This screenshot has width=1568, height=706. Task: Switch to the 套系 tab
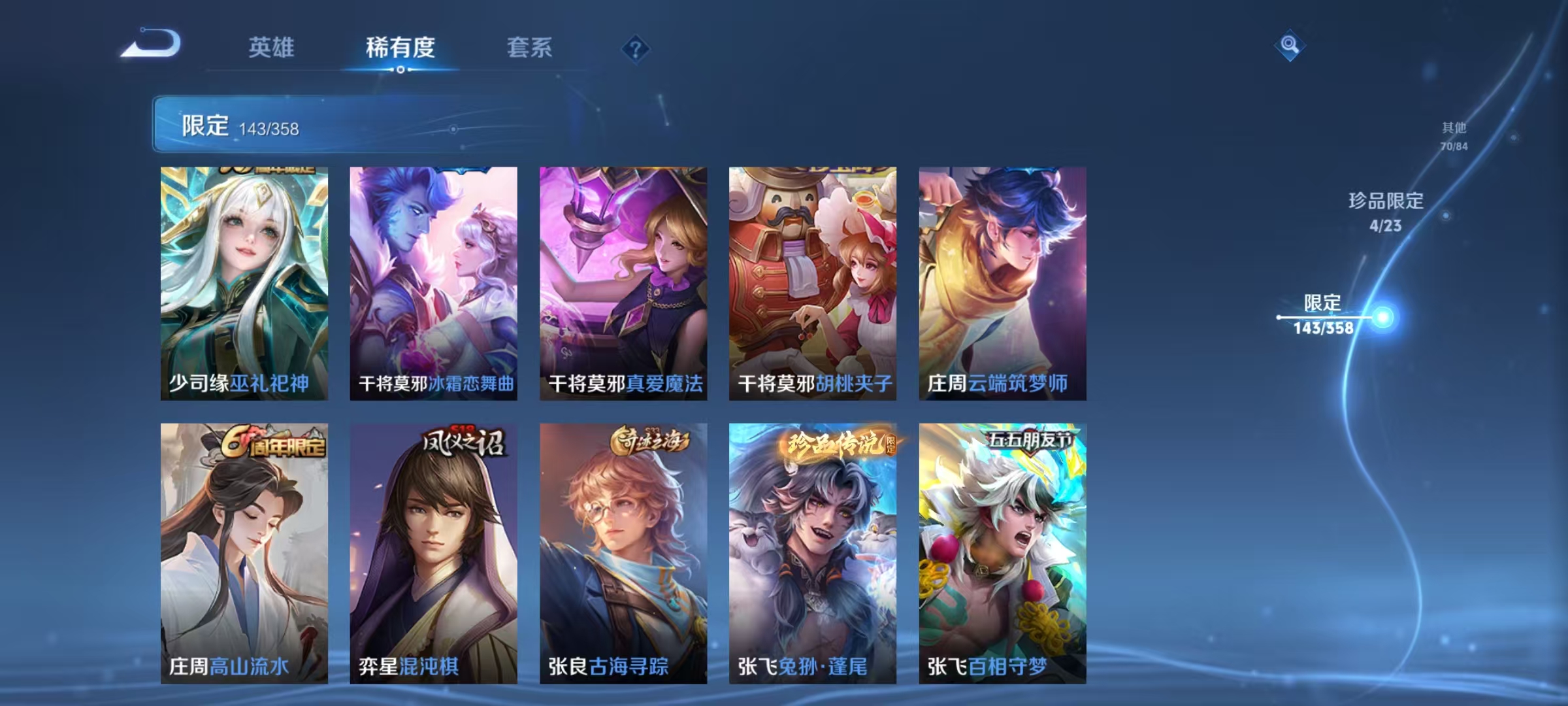(x=530, y=47)
